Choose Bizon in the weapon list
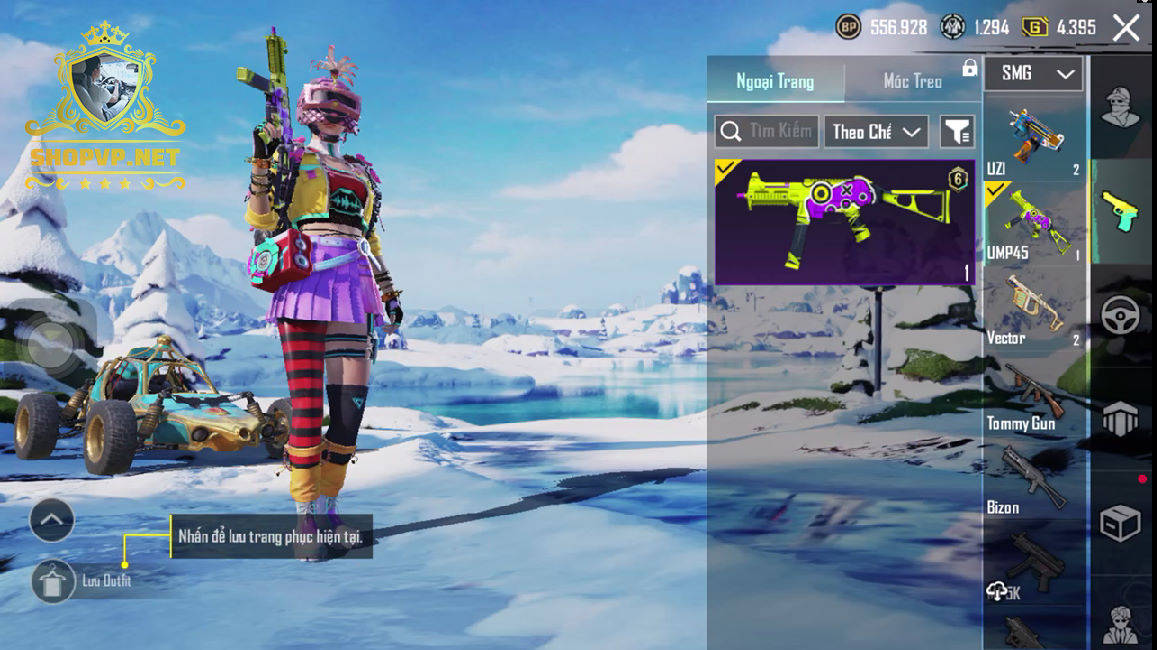 [1034, 479]
